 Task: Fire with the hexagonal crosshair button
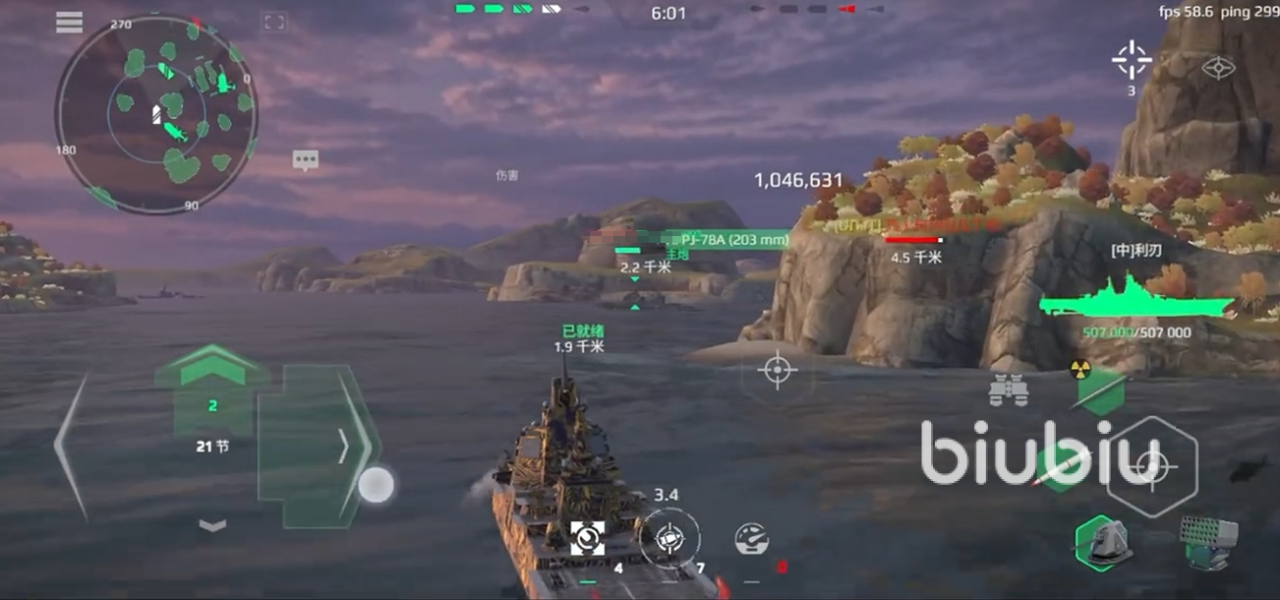point(1151,466)
